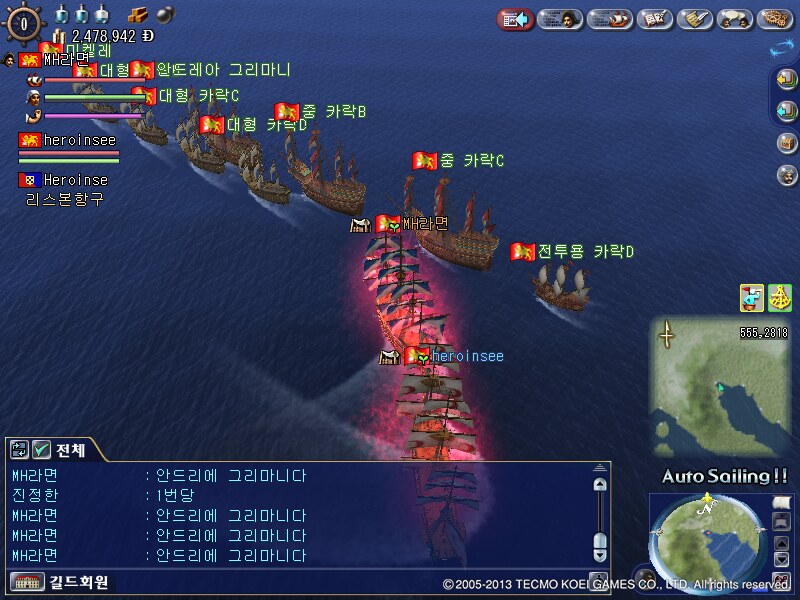Open the treasure chest inventory icon

click(x=786, y=143)
